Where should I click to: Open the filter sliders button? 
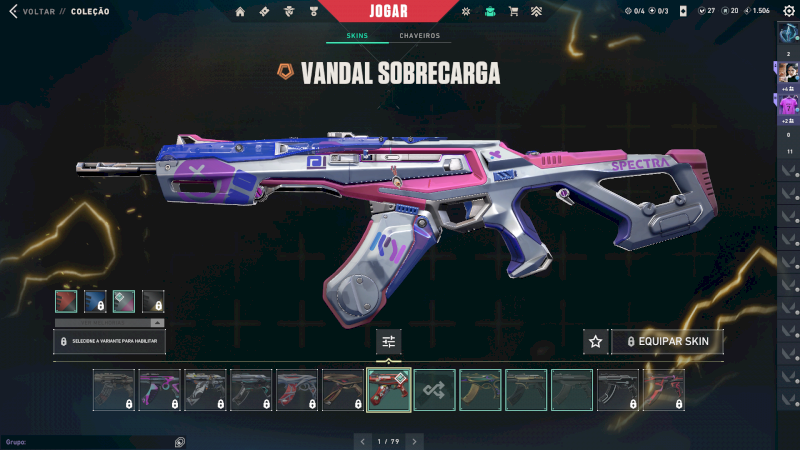pos(389,342)
